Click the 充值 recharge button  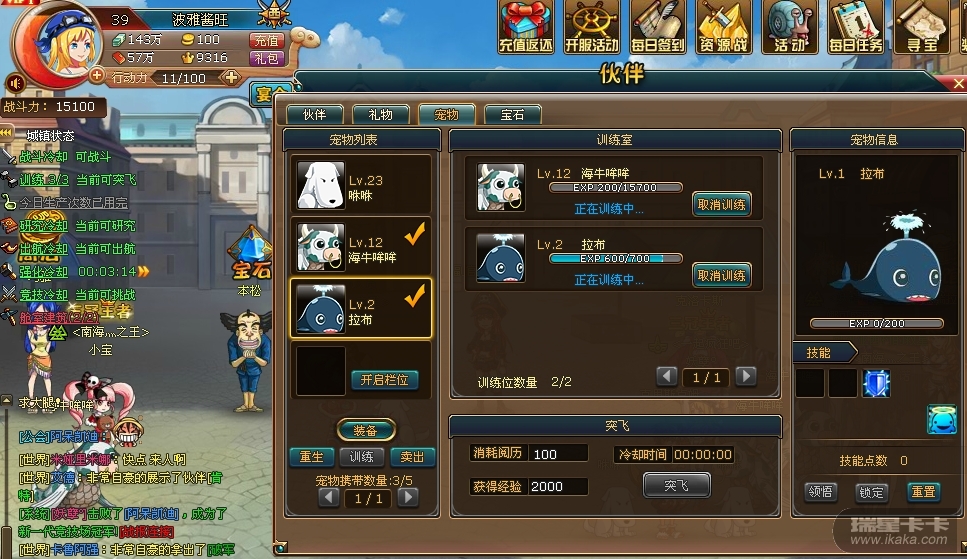pyautogui.click(x=266, y=40)
